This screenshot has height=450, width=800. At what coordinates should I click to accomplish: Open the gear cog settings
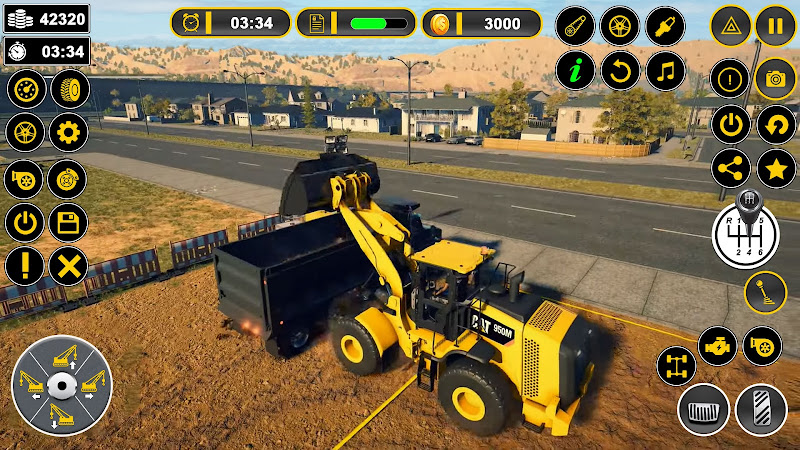68,132
